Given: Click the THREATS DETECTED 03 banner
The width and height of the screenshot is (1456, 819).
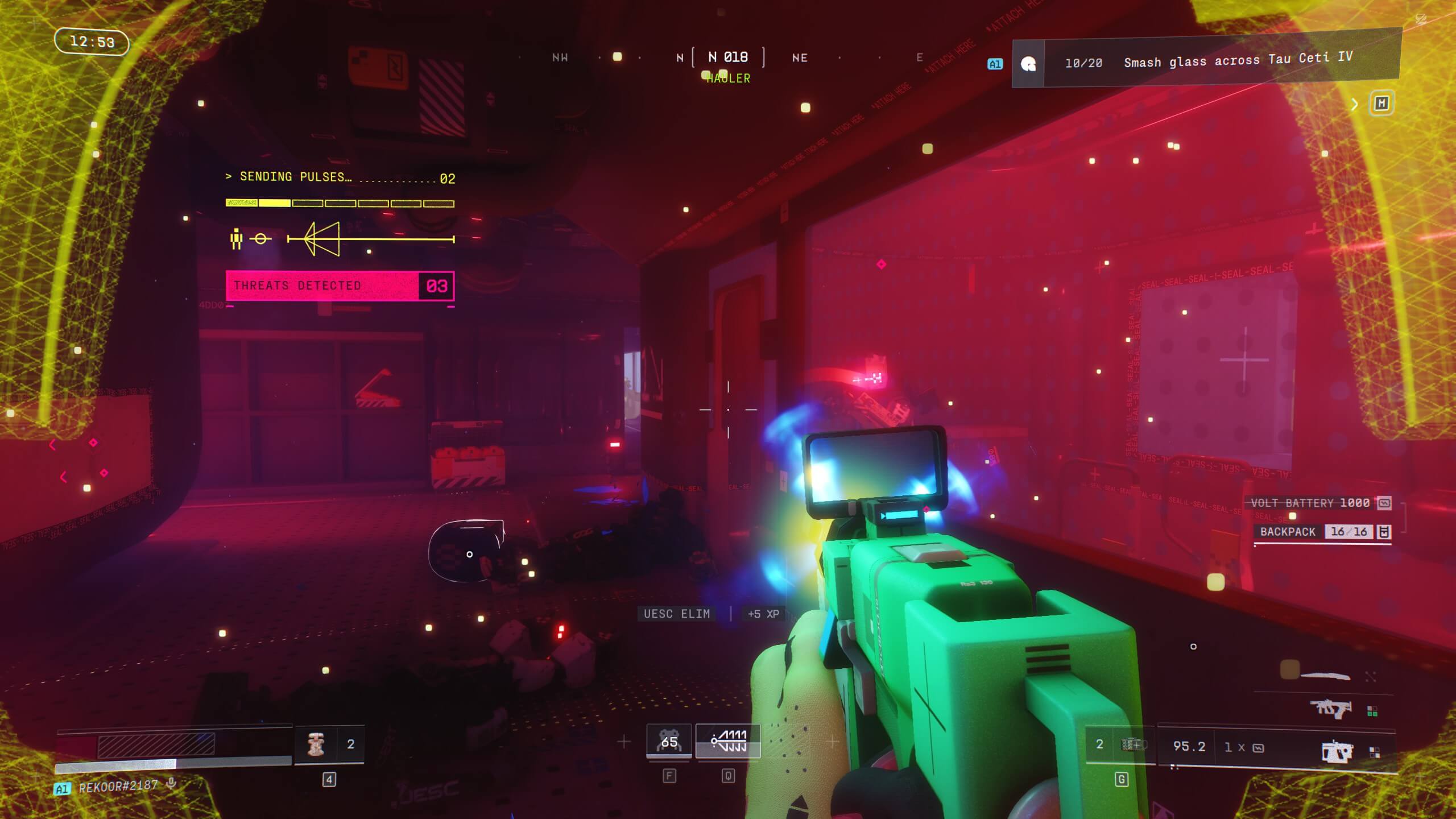Looking at the screenshot, I should pyautogui.click(x=340, y=285).
